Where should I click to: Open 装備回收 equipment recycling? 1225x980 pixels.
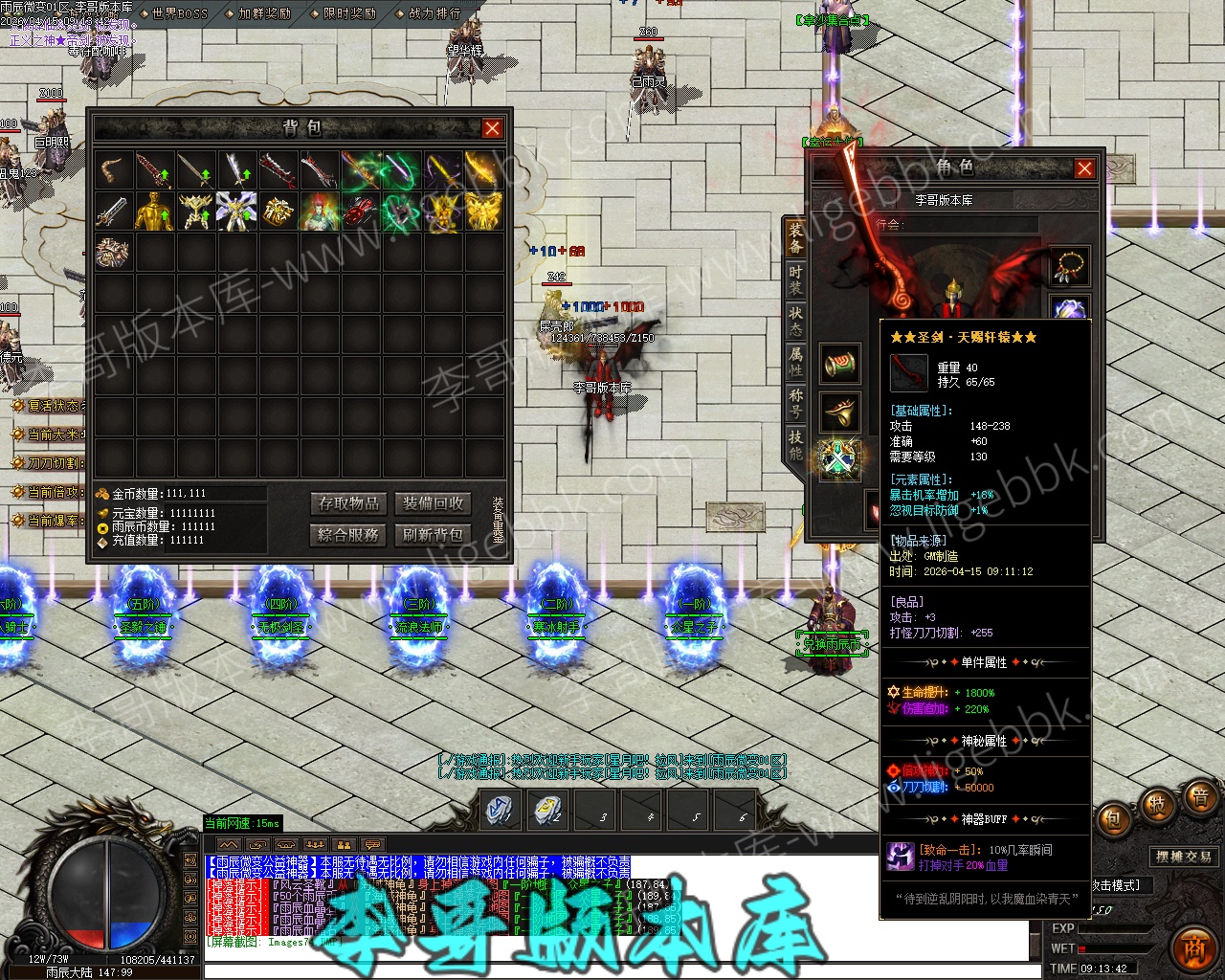(433, 503)
